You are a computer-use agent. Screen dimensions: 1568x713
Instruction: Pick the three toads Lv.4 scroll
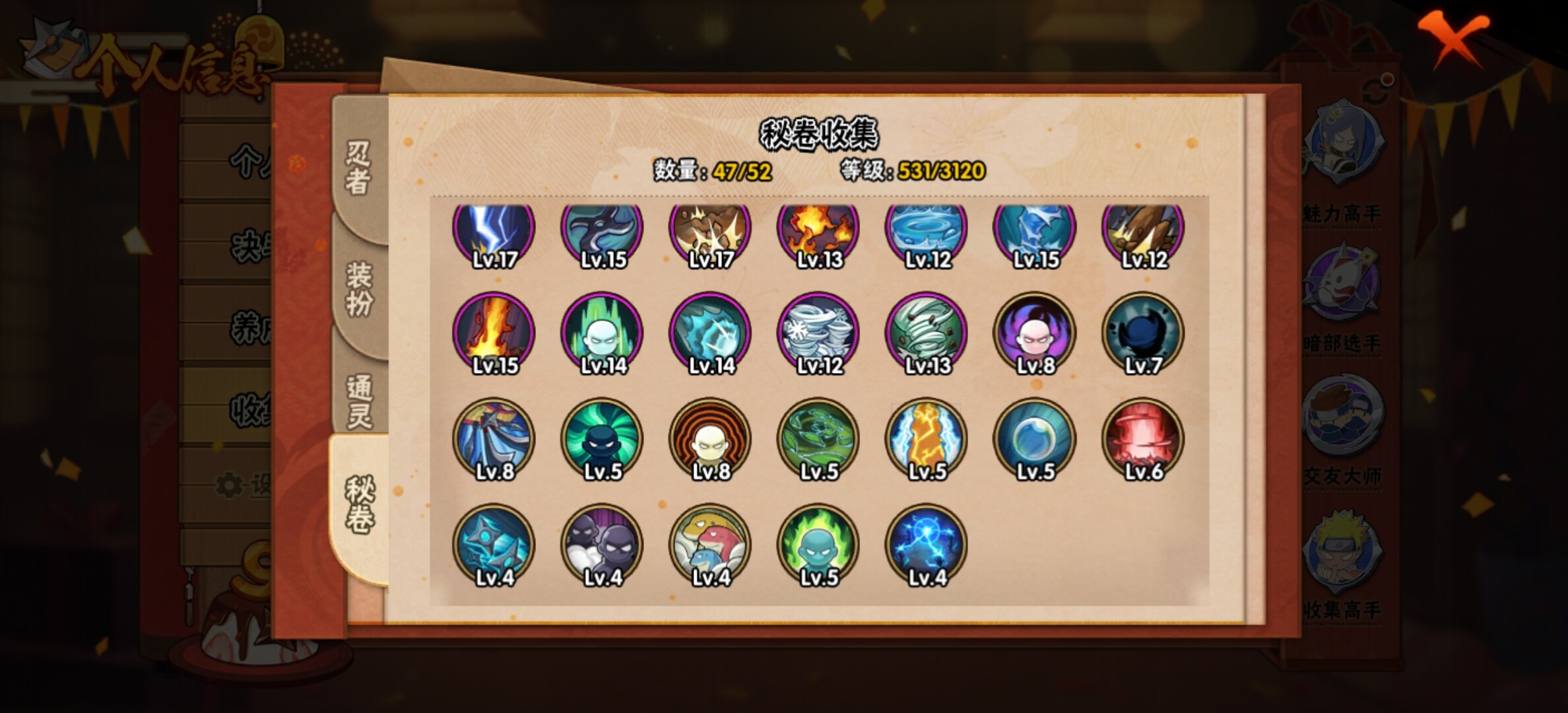[x=710, y=545]
